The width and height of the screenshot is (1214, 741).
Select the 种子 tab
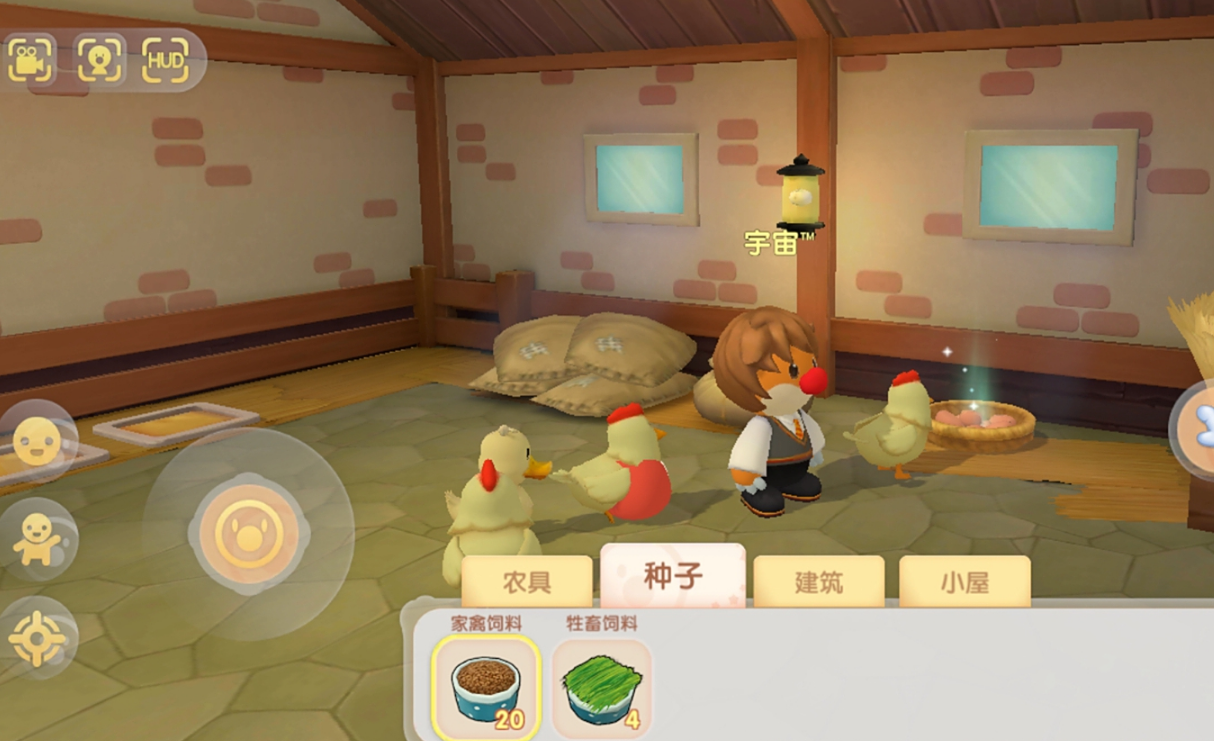tap(672, 577)
